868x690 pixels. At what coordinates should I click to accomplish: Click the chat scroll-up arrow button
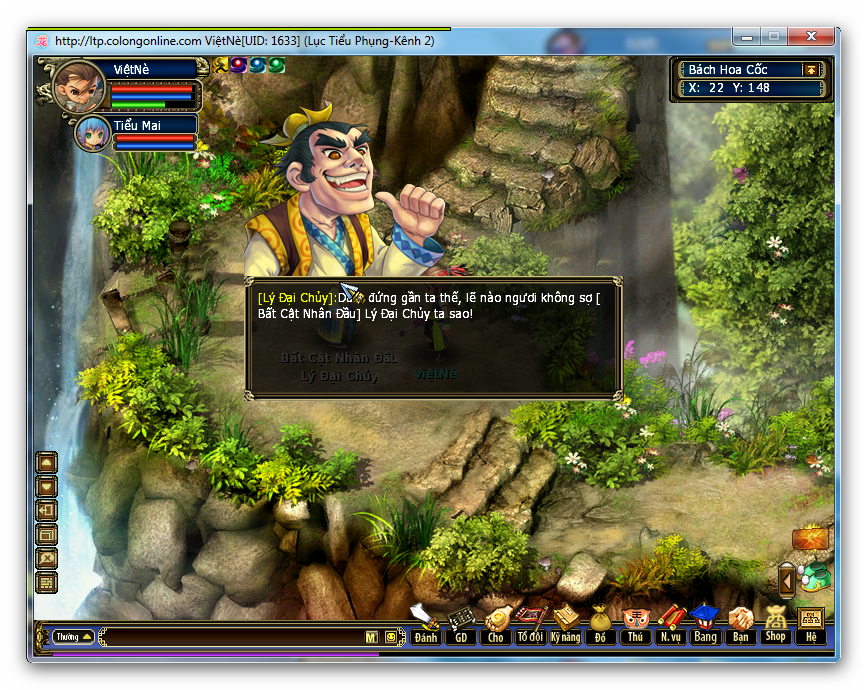47,463
